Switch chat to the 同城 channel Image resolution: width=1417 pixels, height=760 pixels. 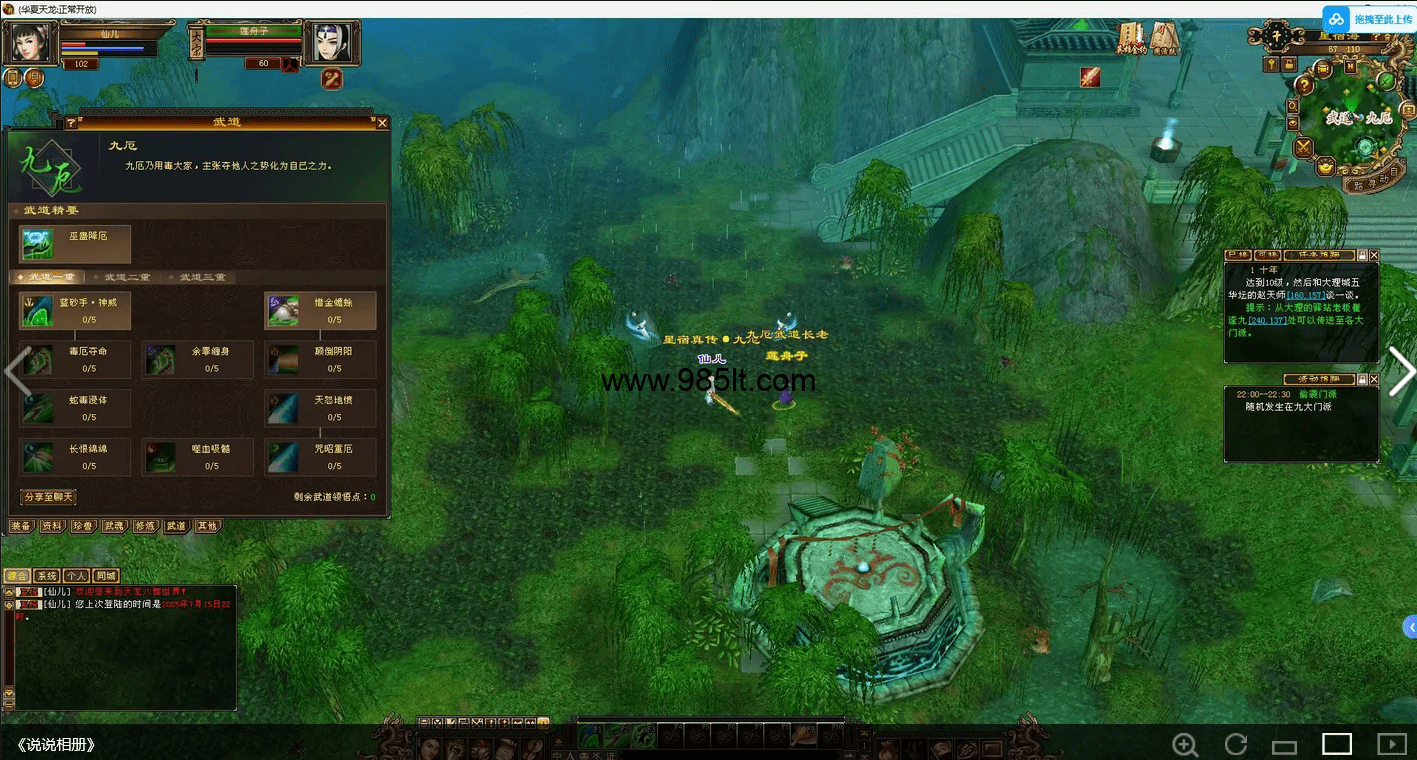pos(106,576)
